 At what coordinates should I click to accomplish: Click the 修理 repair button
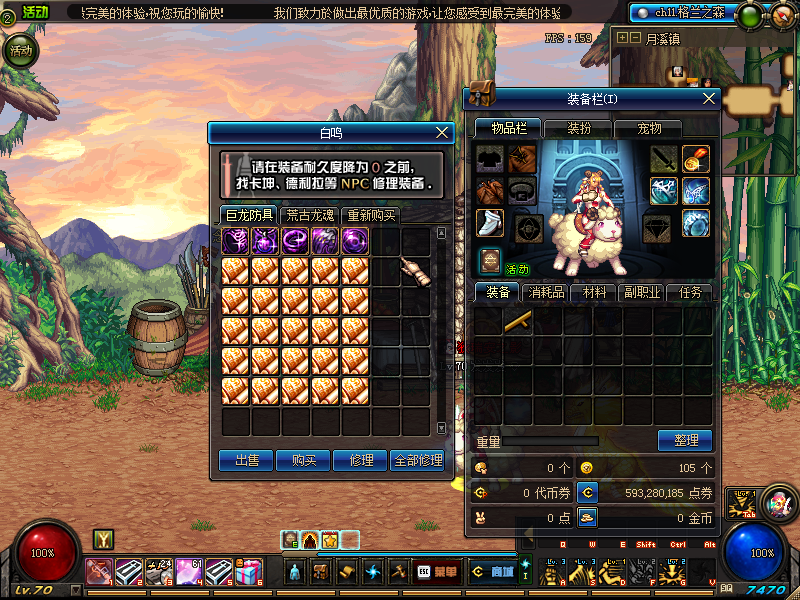(360, 460)
